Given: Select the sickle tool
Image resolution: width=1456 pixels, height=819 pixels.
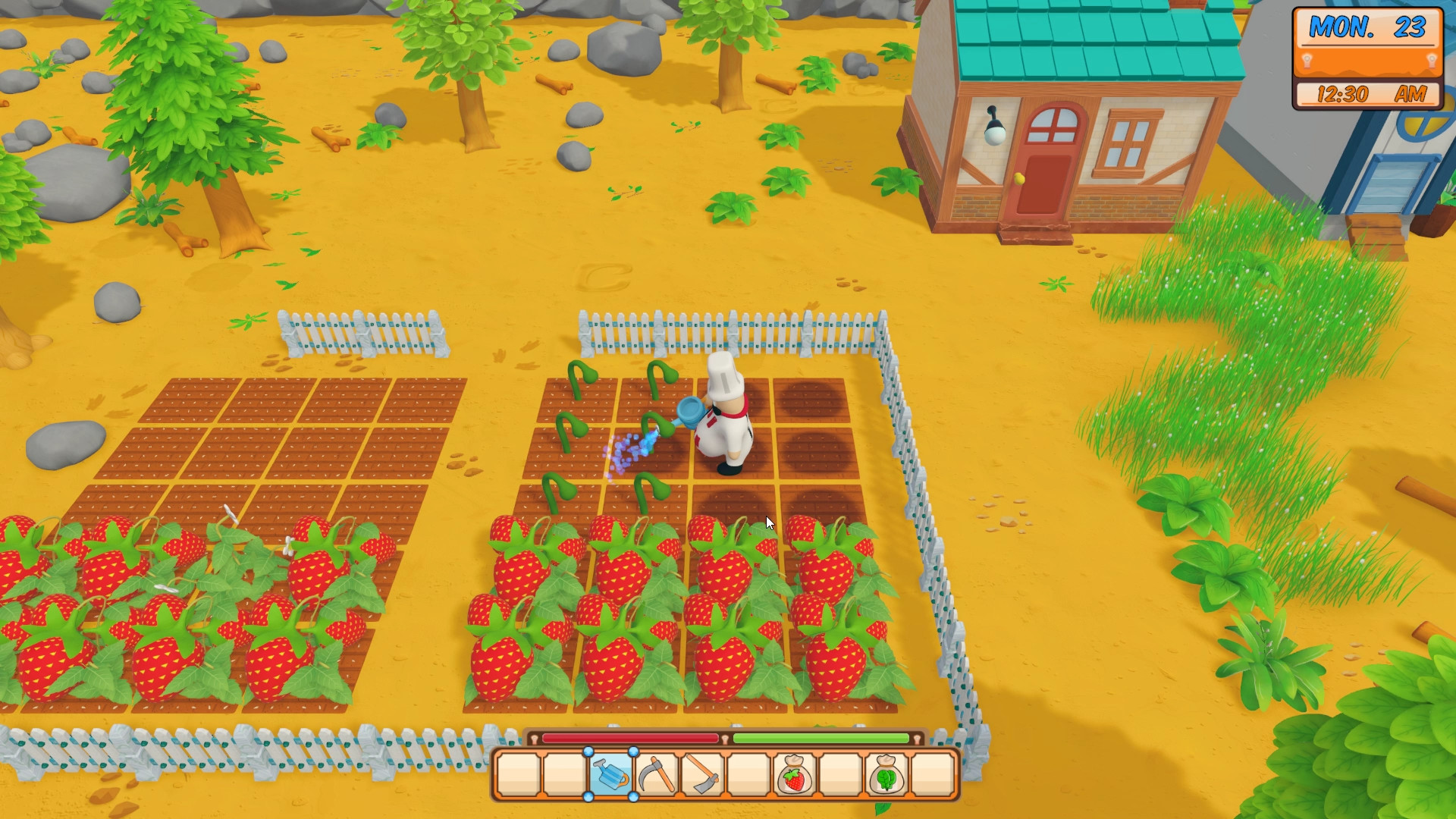Looking at the screenshot, I should (657, 777).
